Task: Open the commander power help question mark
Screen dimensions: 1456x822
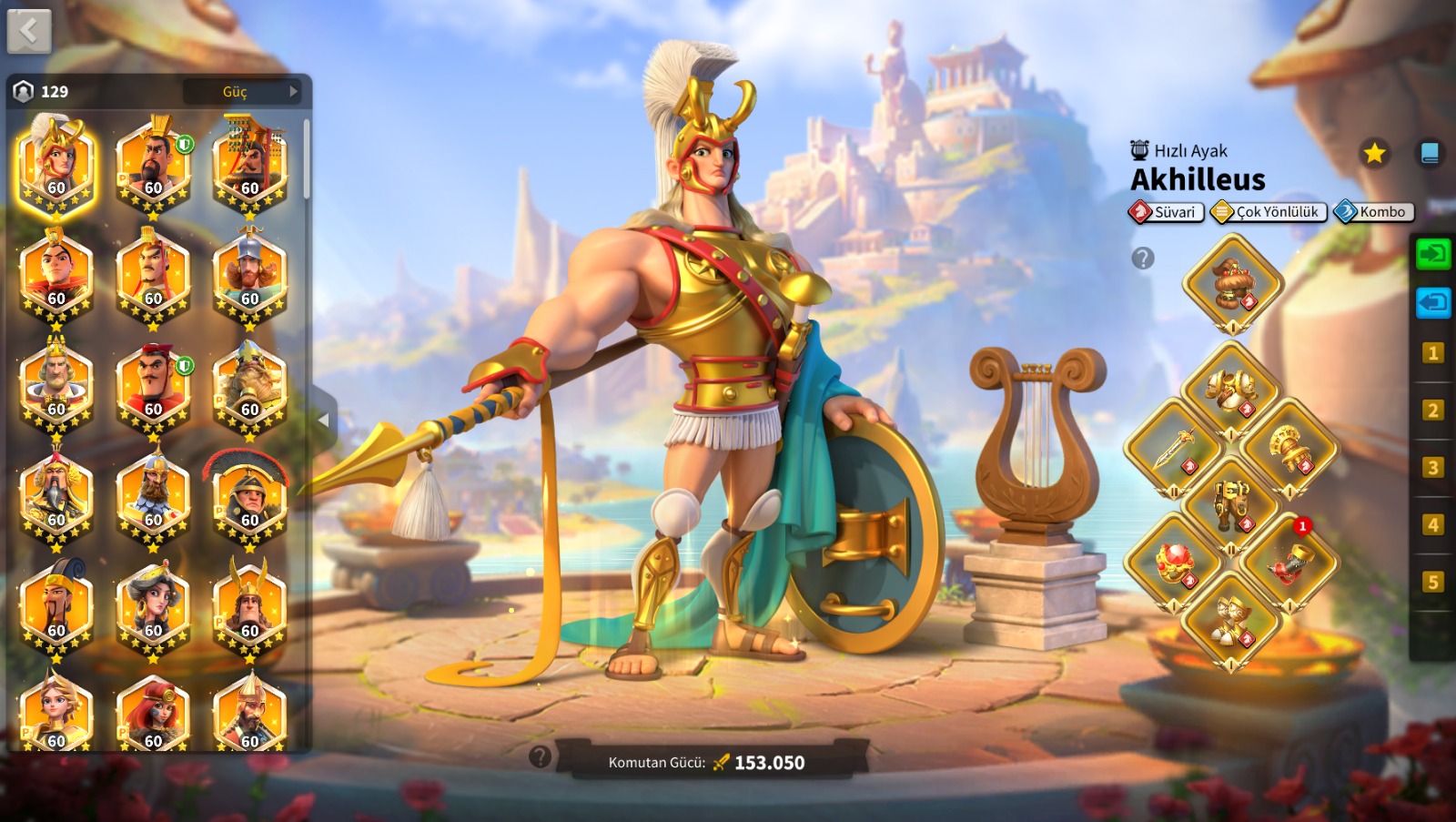Action: click(540, 756)
